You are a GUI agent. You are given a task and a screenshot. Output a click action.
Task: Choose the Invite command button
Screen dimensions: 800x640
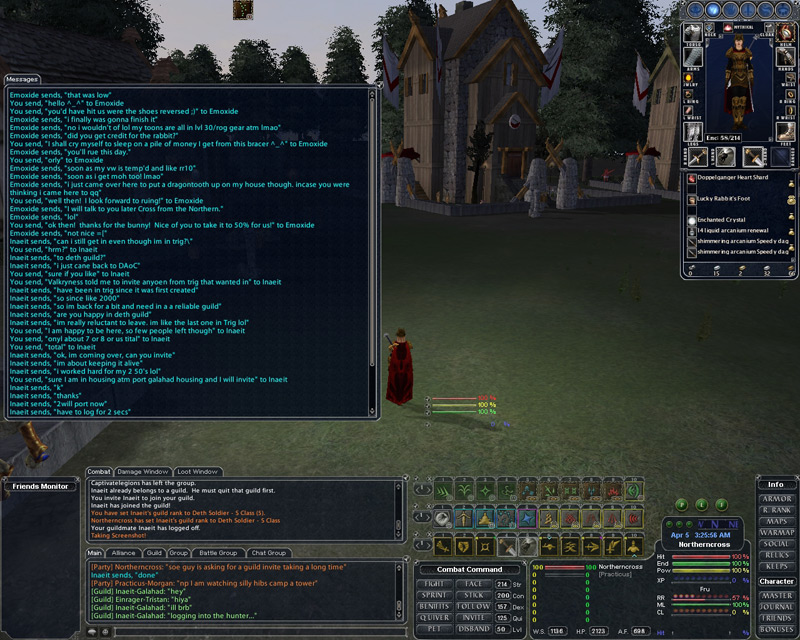[474, 618]
